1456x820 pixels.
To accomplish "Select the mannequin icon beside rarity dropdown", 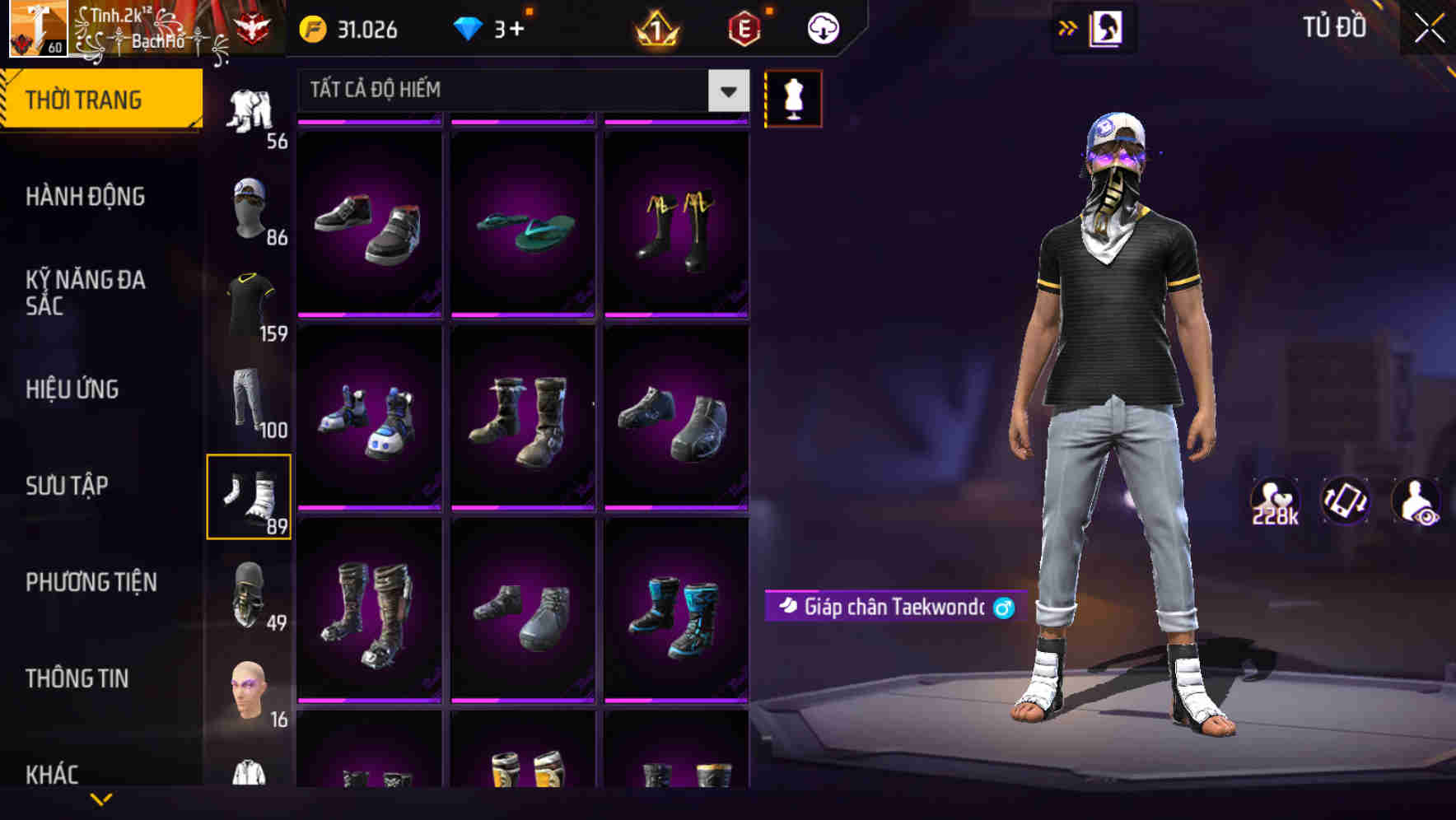I will pyautogui.click(x=793, y=98).
